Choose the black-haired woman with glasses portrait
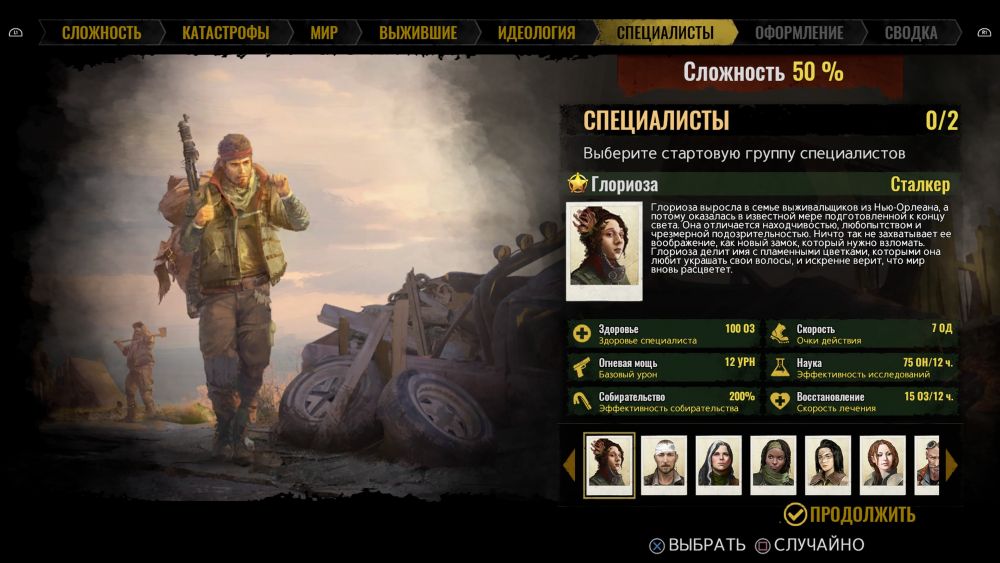 pos(828,465)
